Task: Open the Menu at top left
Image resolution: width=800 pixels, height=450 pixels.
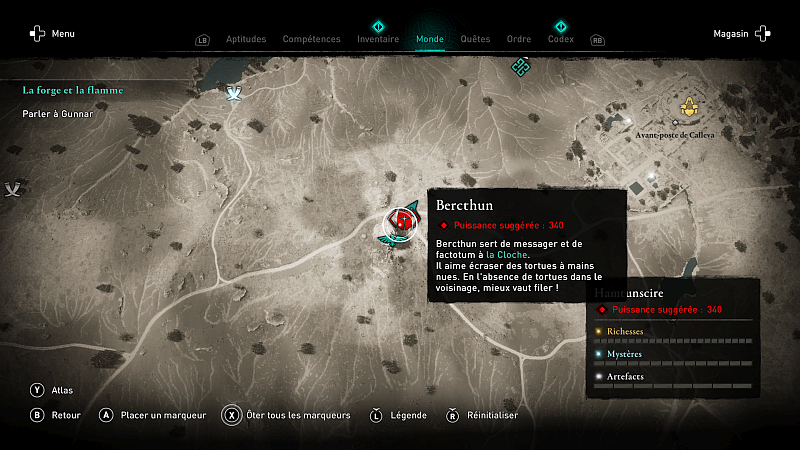Action: 52,34
